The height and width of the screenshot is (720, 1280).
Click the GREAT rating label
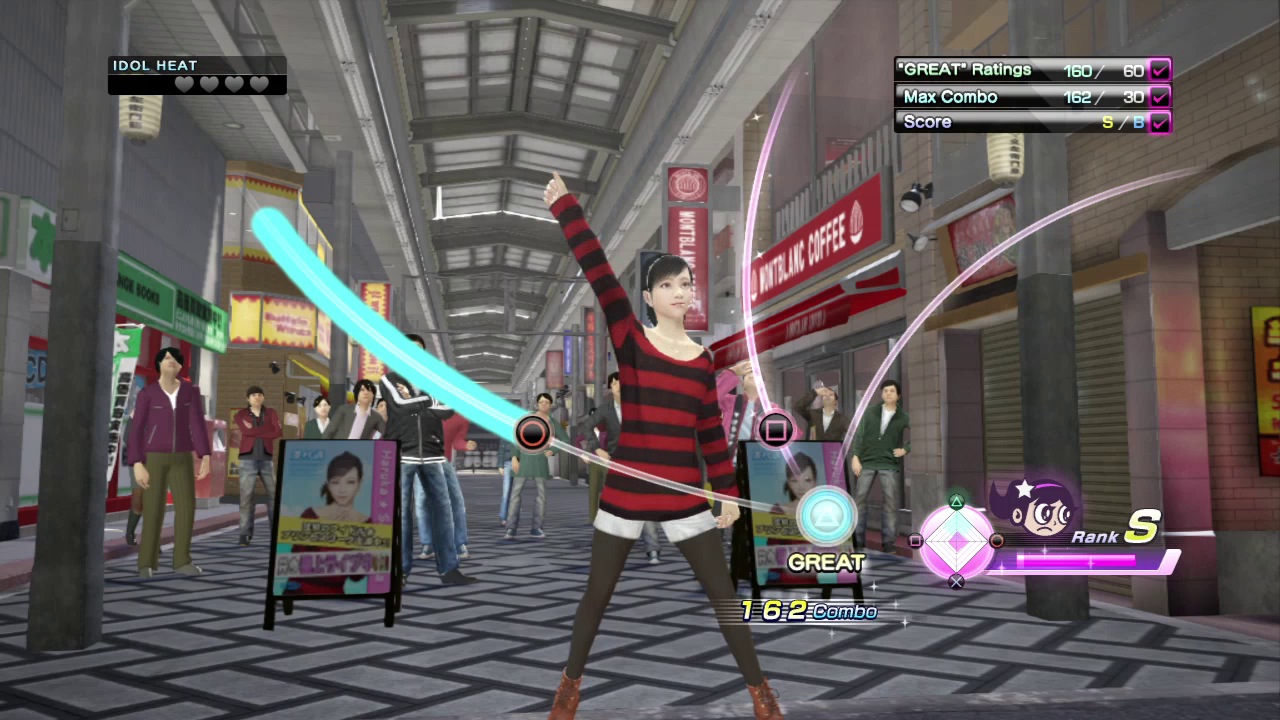tap(826, 562)
